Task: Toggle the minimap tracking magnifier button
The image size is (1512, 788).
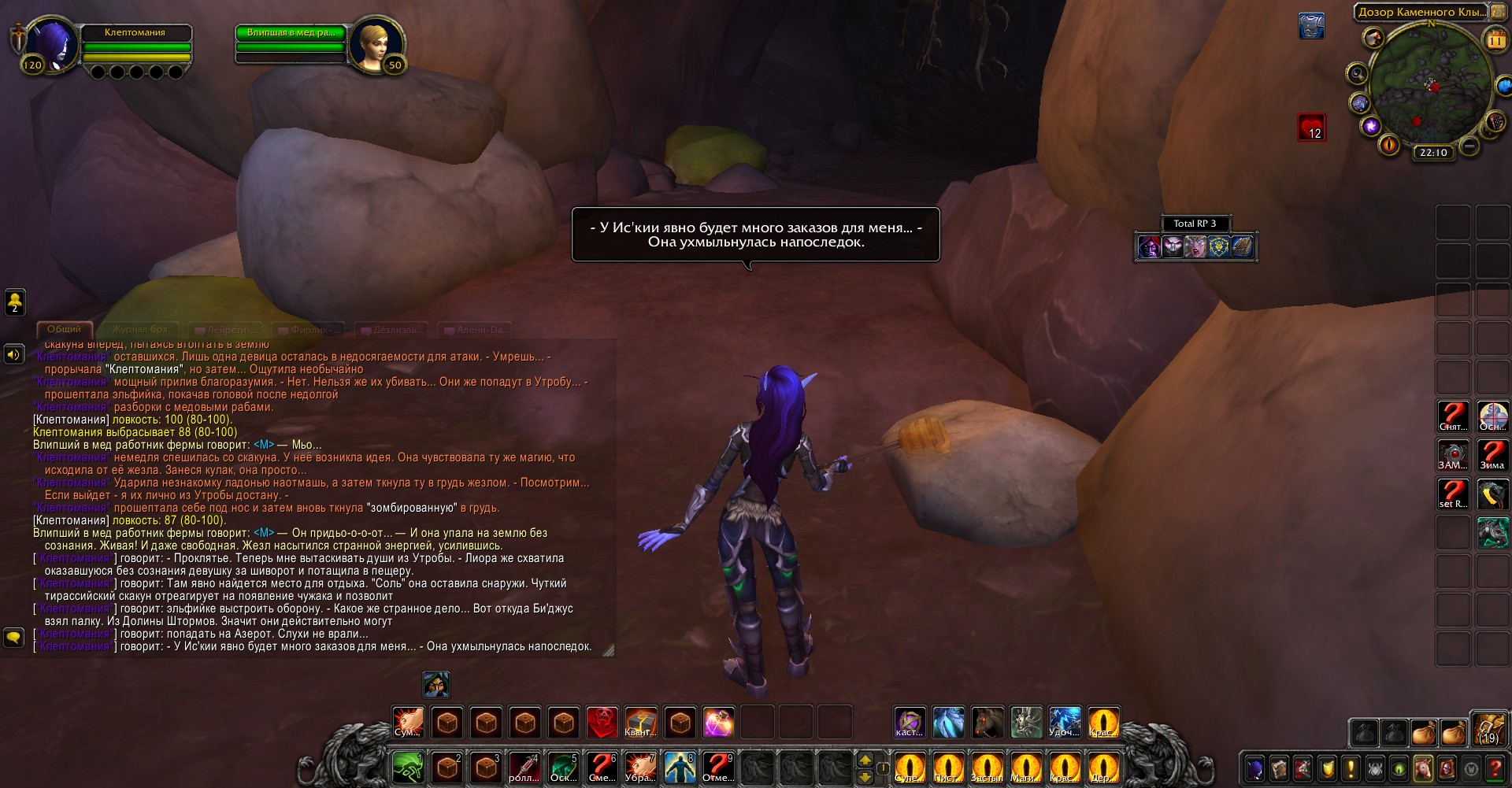Action: [x=1357, y=74]
